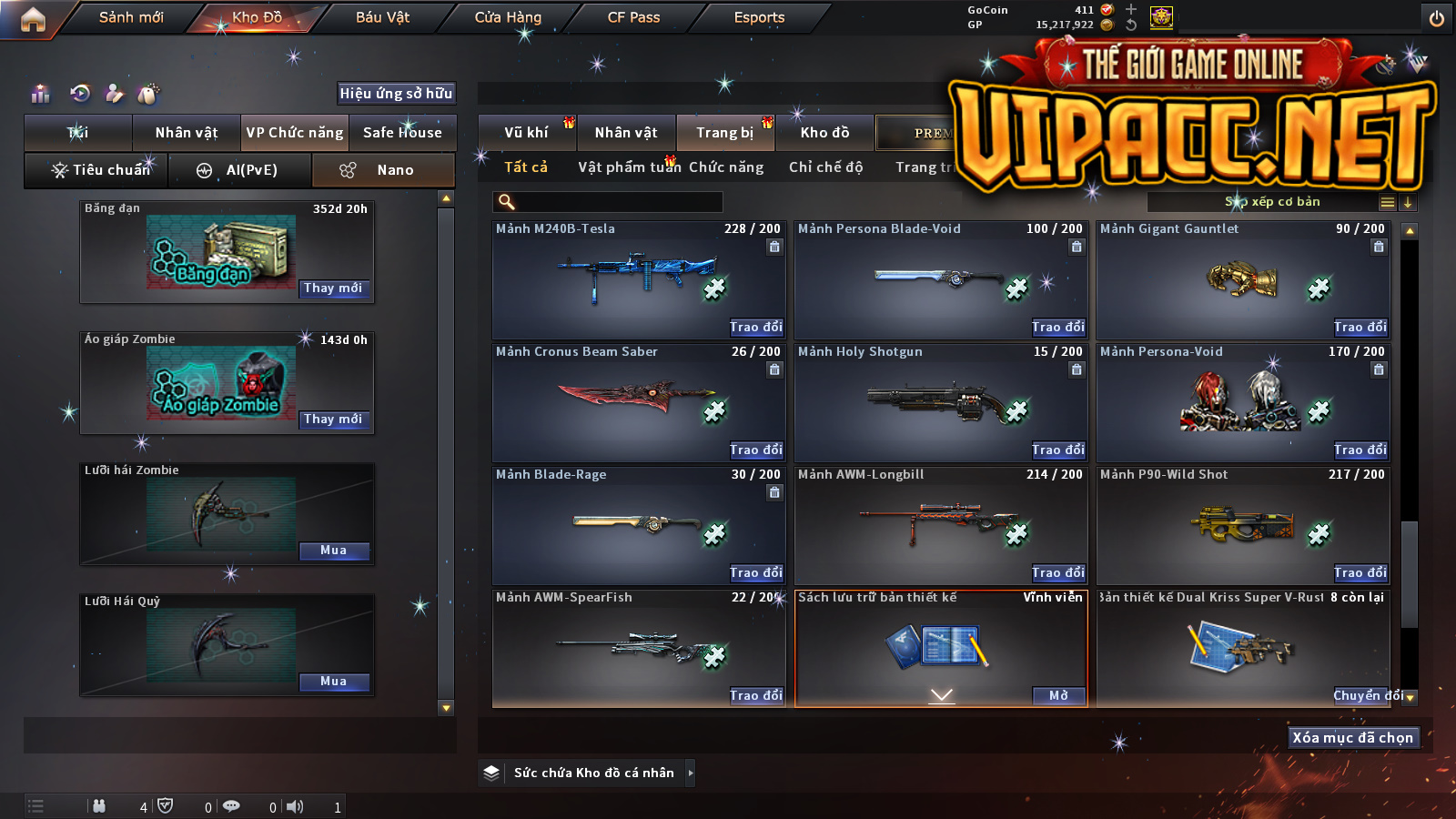1456x819 pixels.
Task: Switch to the Báu Vật tab
Action: click(x=382, y=17)
